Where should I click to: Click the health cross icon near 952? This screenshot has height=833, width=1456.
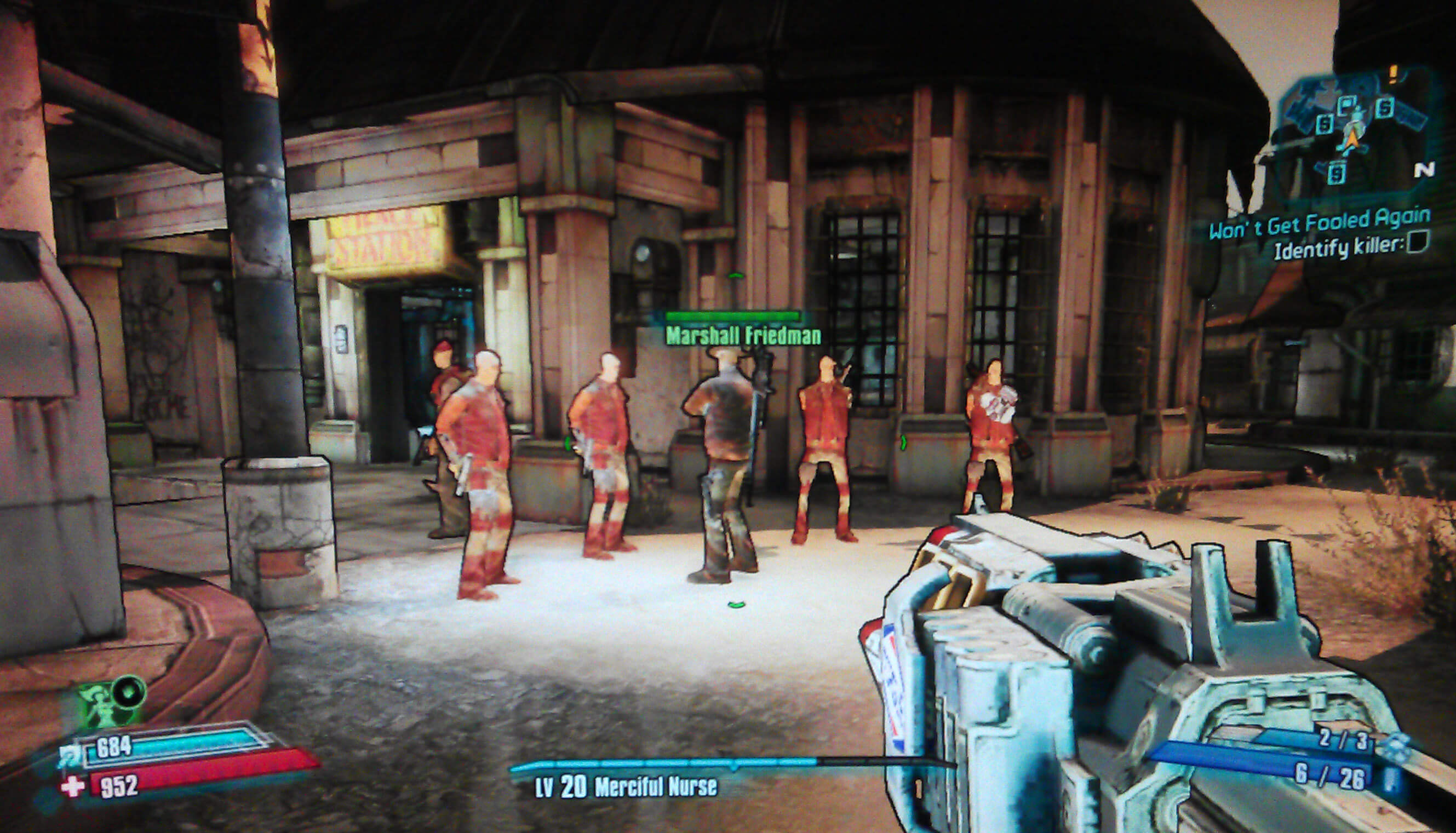coord(72,788)
